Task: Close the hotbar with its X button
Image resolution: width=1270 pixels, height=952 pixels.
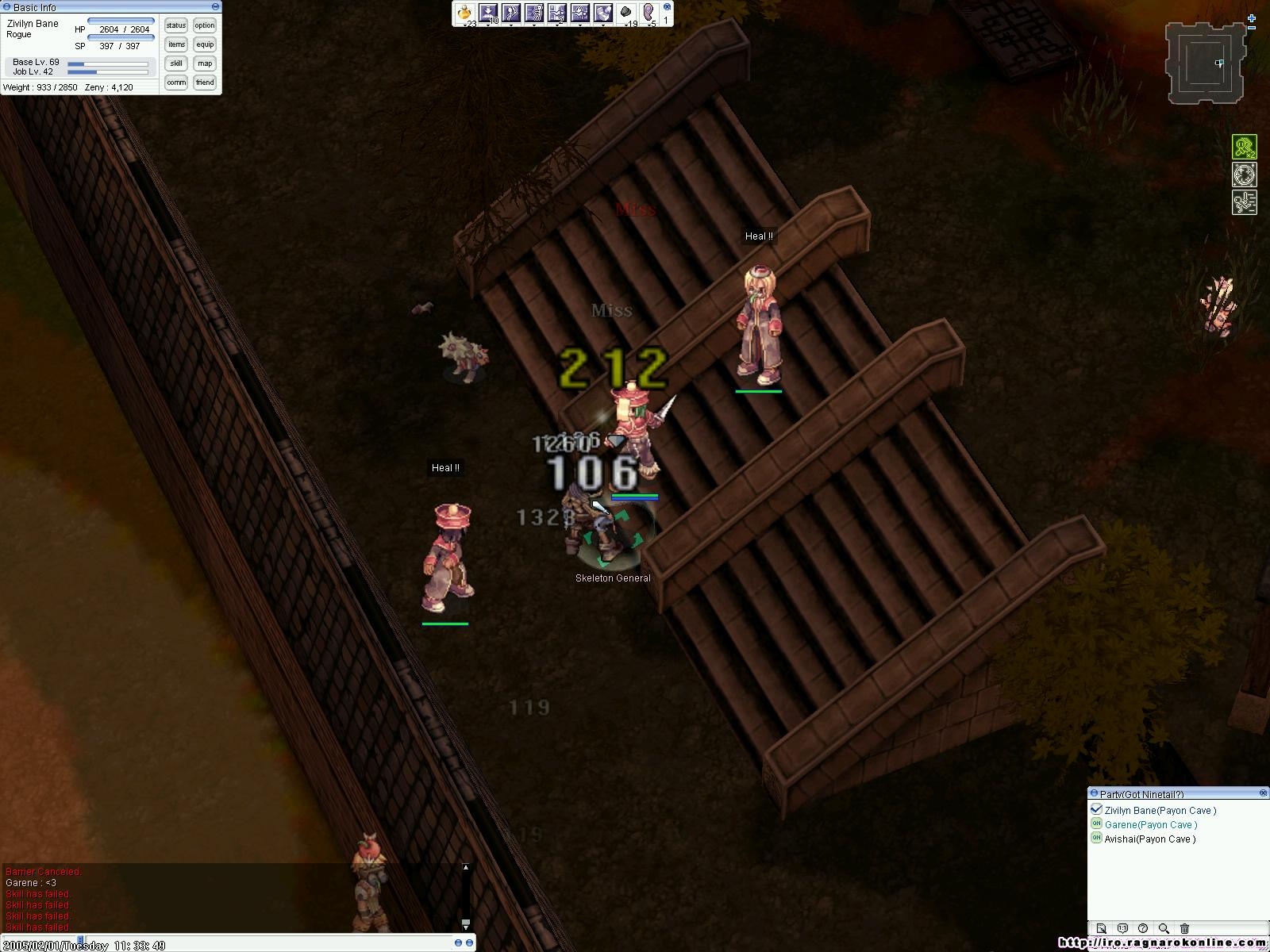Action: click(x=666, y=6)
